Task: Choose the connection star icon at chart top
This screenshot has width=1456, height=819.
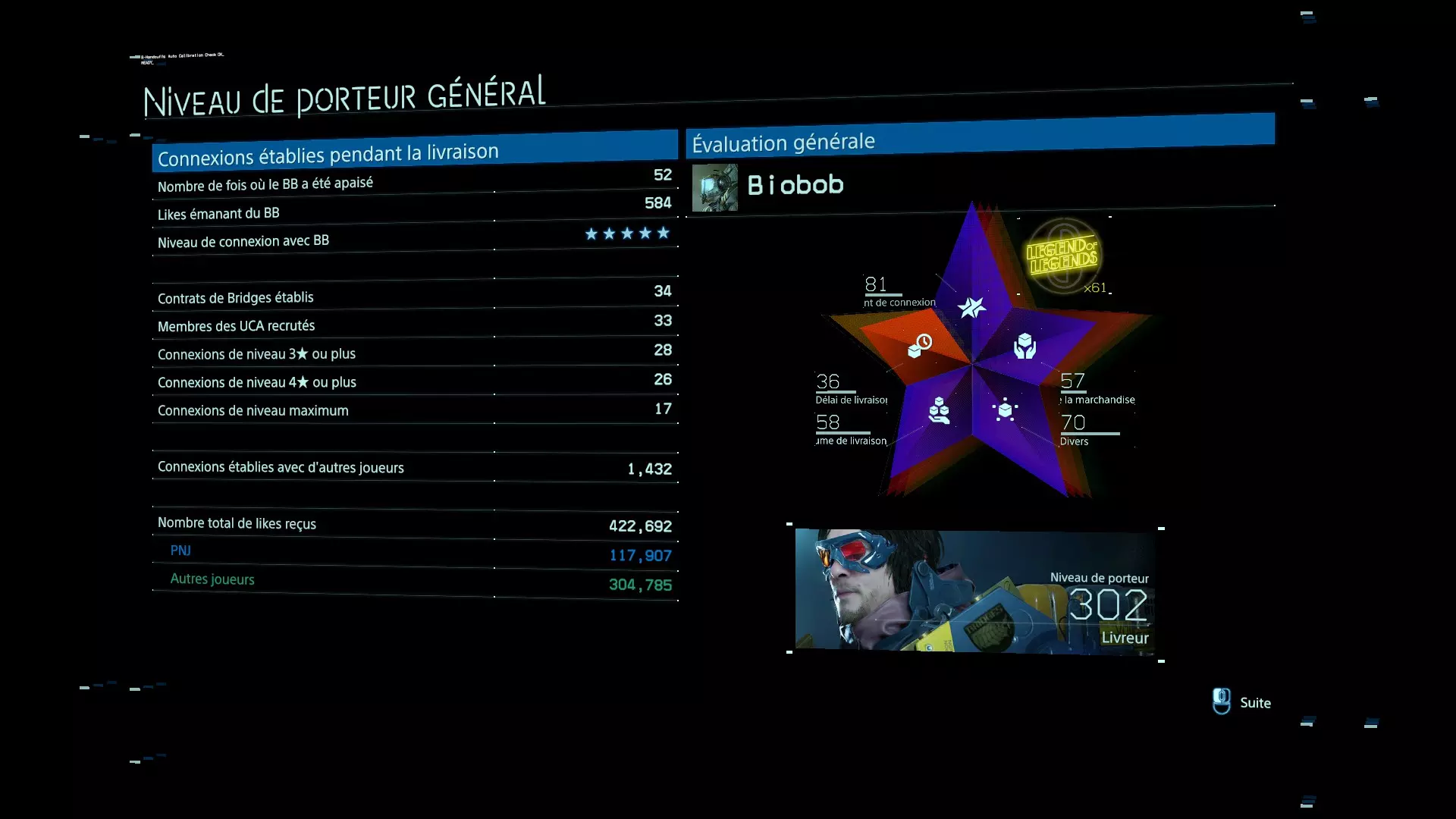Action: coord(971,307)
